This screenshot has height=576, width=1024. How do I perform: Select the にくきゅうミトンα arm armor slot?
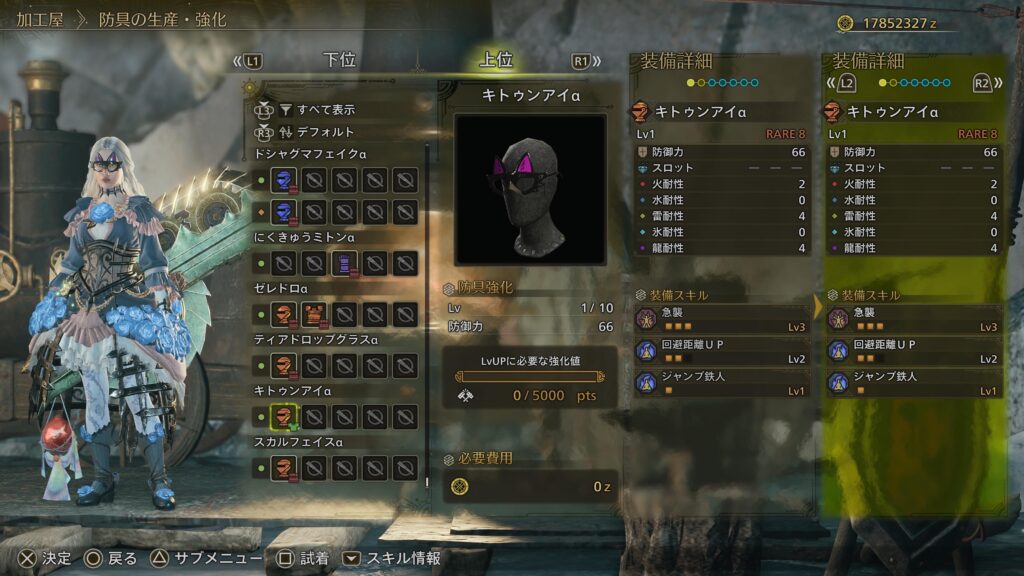coord(344,264)
